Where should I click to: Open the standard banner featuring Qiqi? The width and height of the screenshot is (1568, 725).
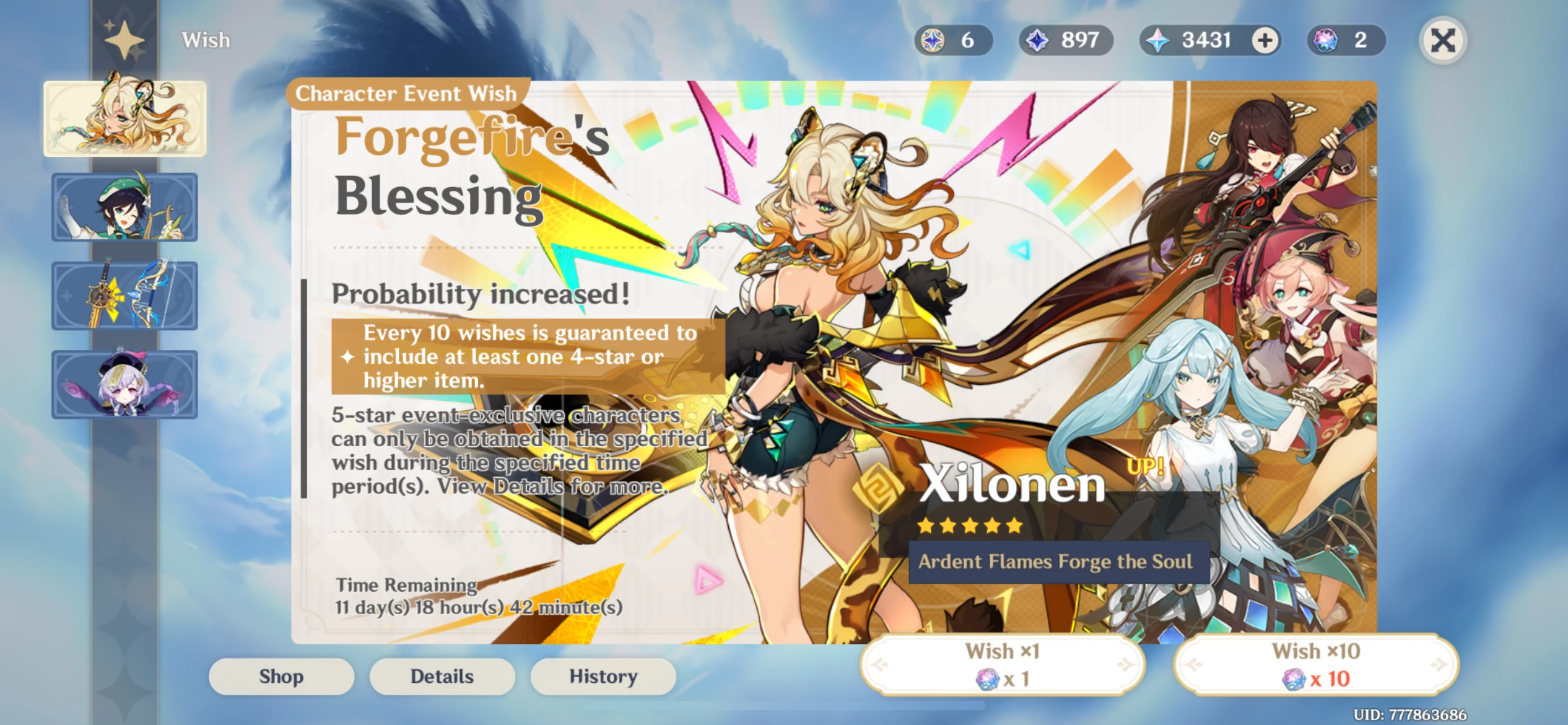(124, 382)
